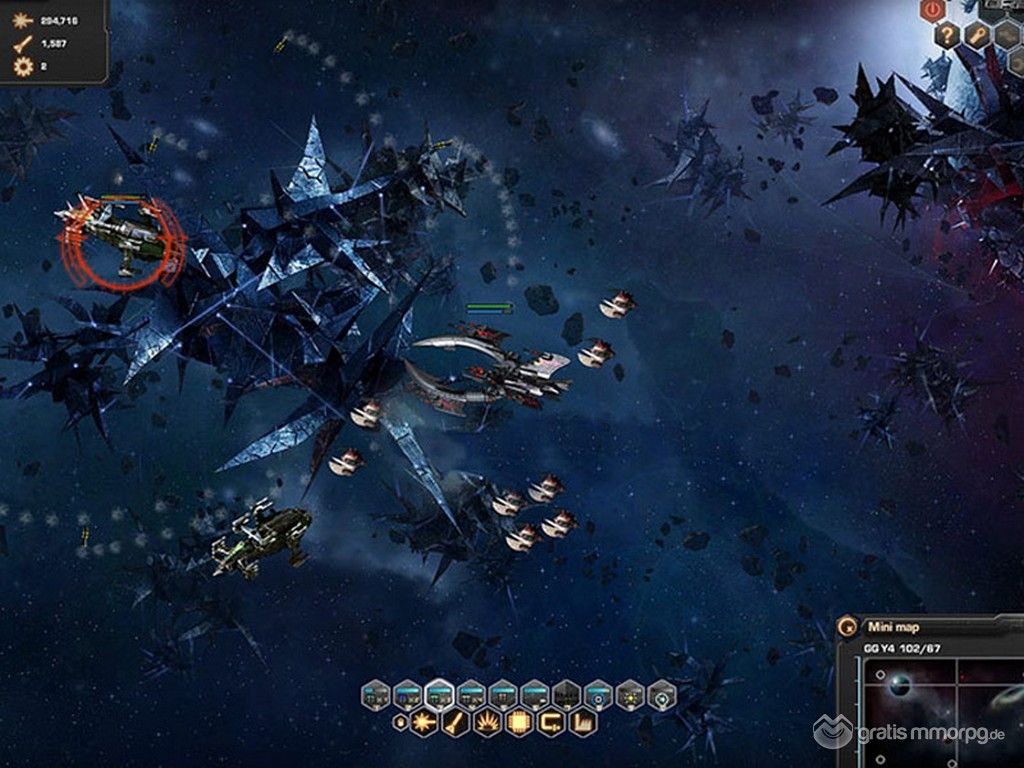Use the rocket missile ability
Viewport: 1024px width, 768px height.
tap(453, 721)
